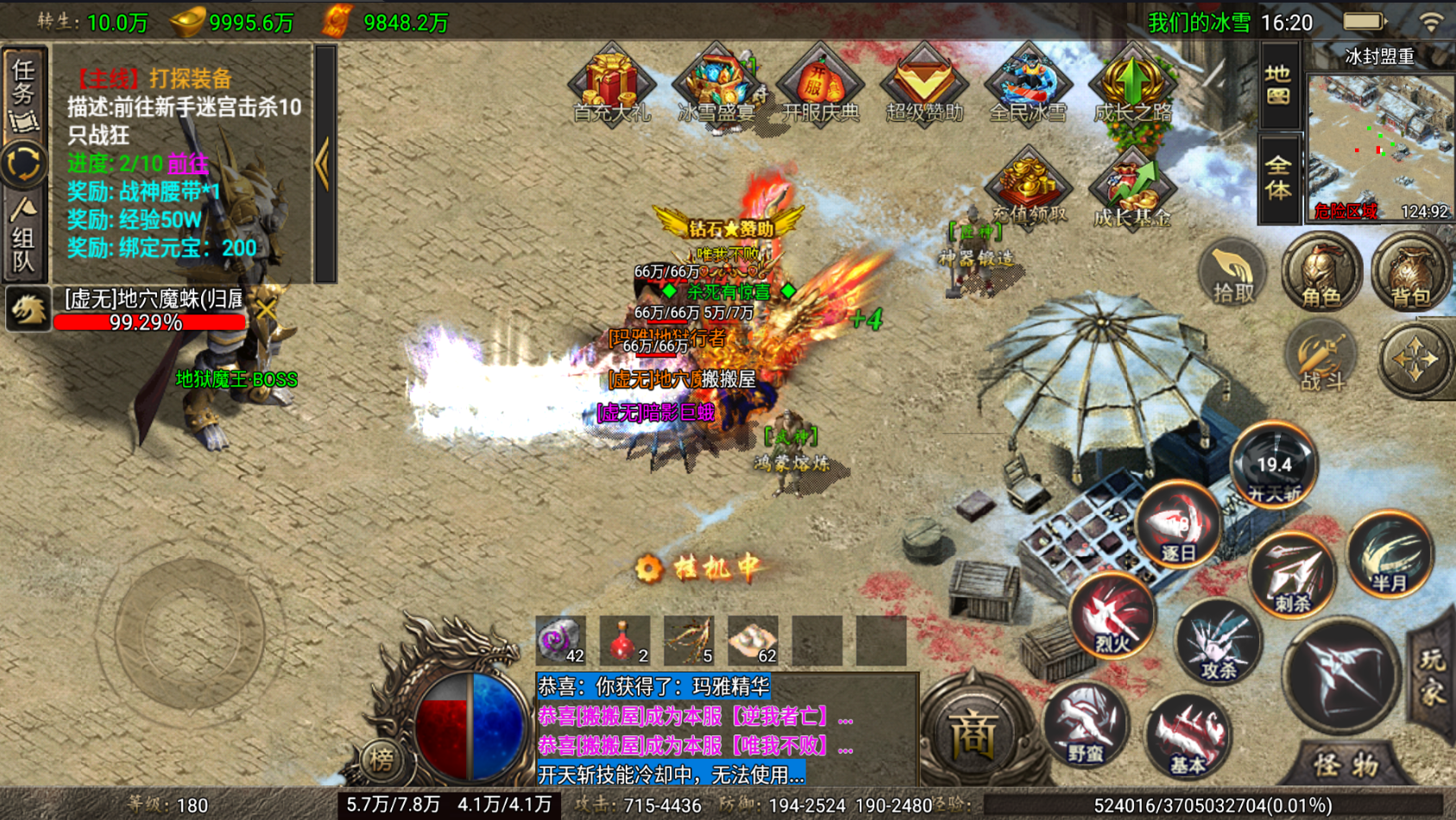Tap the 拾取 pickup button
The height and width of the screenshot is (820, 1456).
[1232, 274]
